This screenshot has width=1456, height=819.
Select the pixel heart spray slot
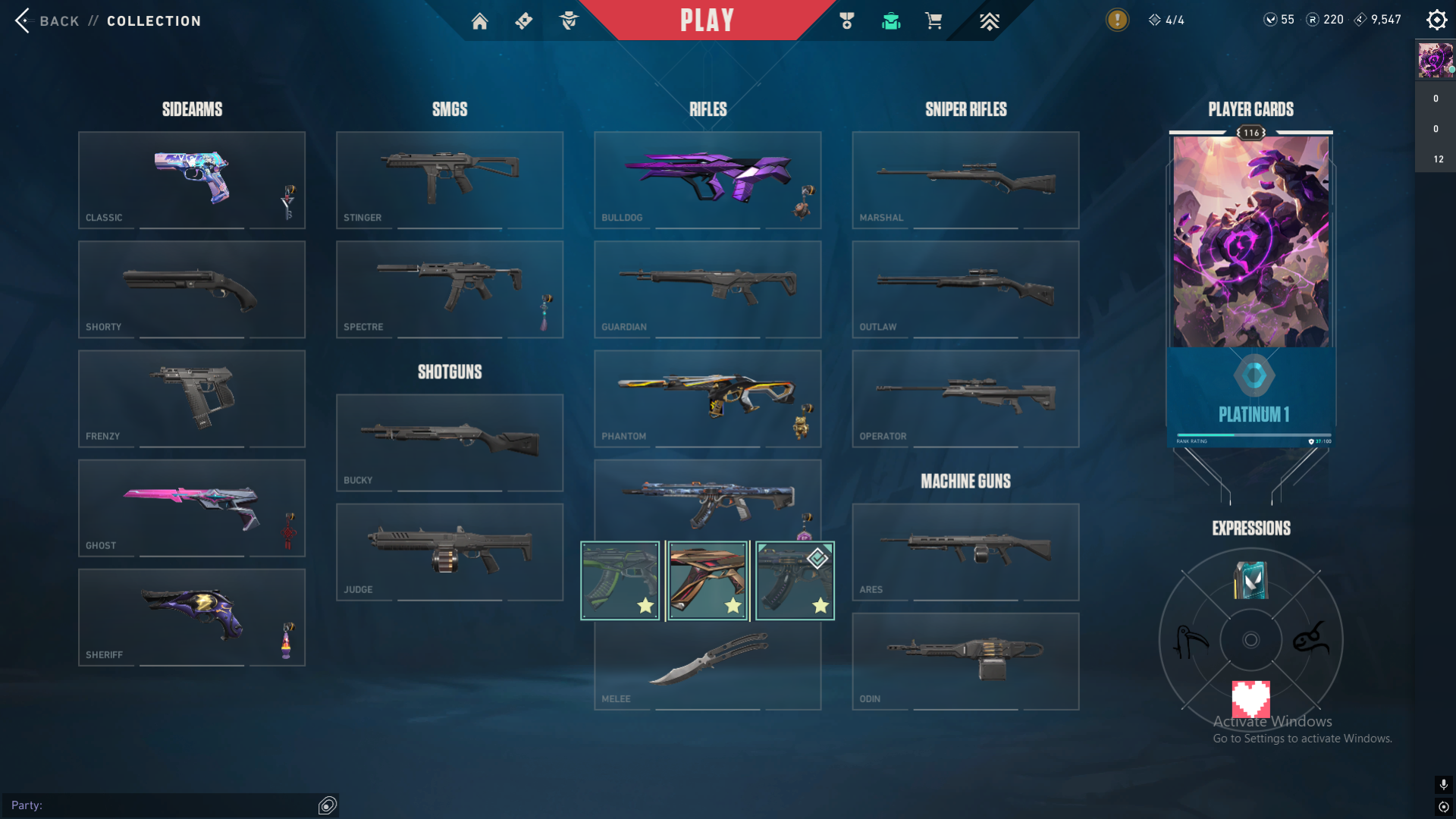(1250, 698)
